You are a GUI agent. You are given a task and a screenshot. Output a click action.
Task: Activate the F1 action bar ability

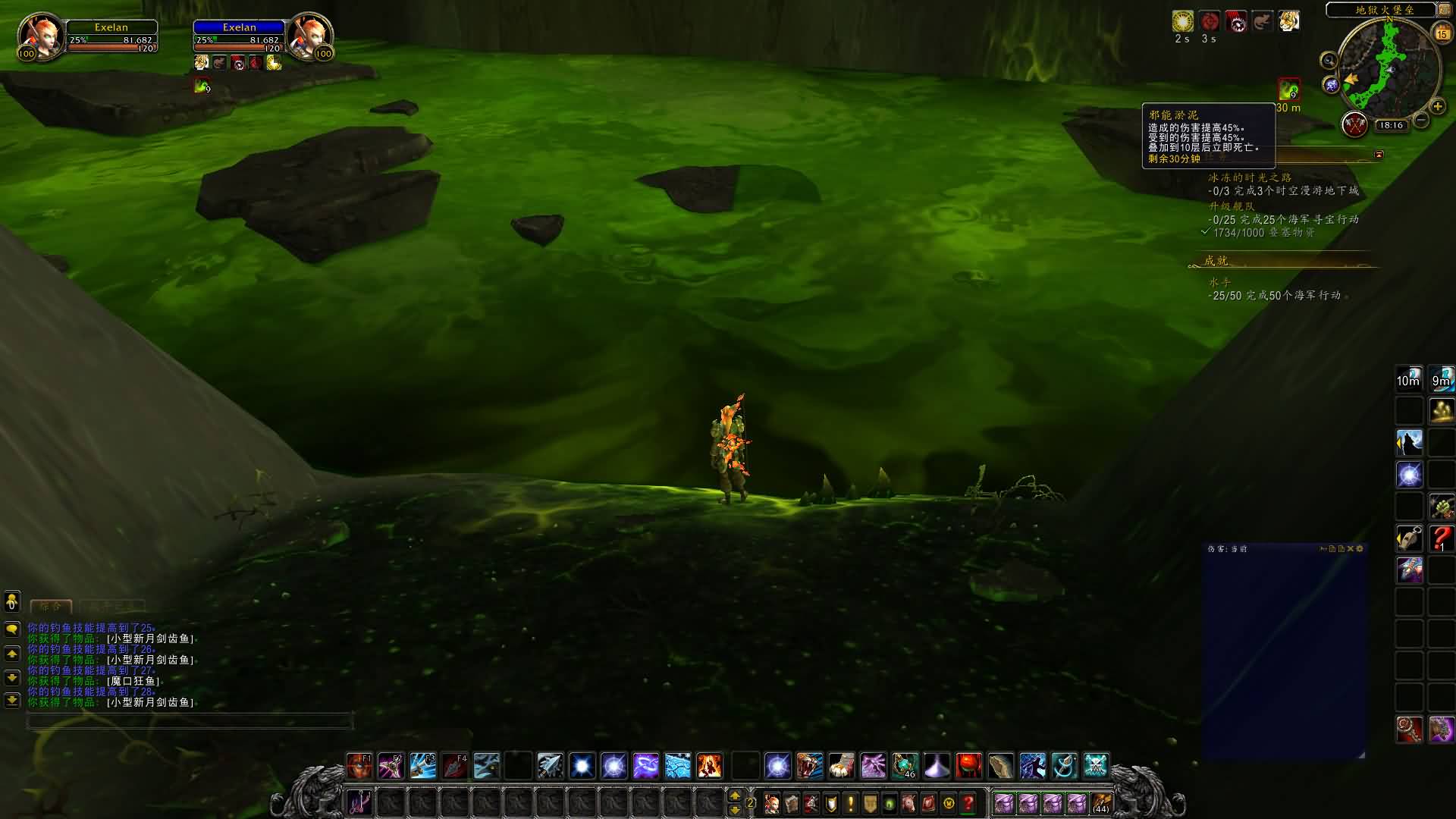[359, 766]
